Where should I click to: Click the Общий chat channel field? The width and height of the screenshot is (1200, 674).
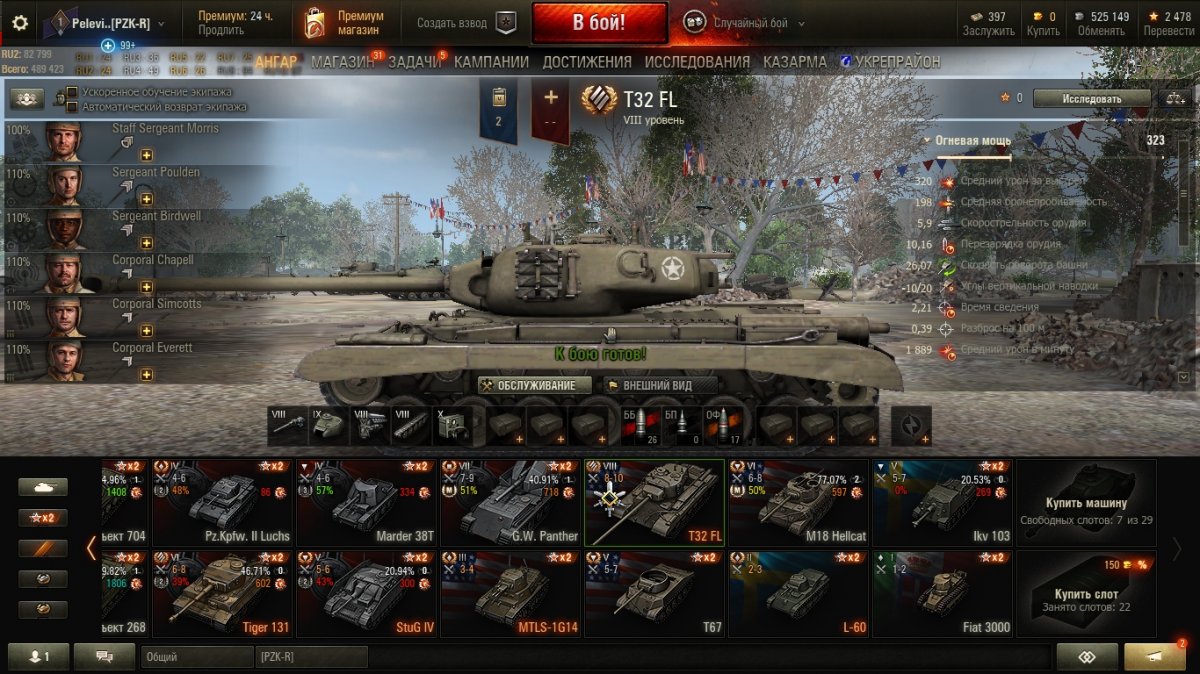point(196,657)
